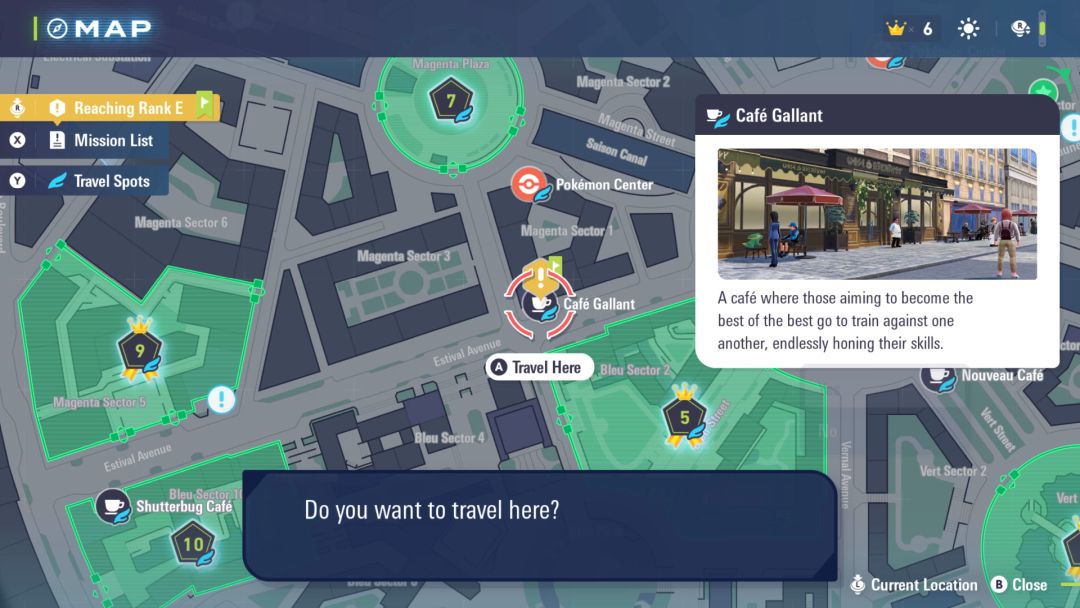Select the Nouveau Café marker
1080x608 pixels.
[x=938, y=376]
